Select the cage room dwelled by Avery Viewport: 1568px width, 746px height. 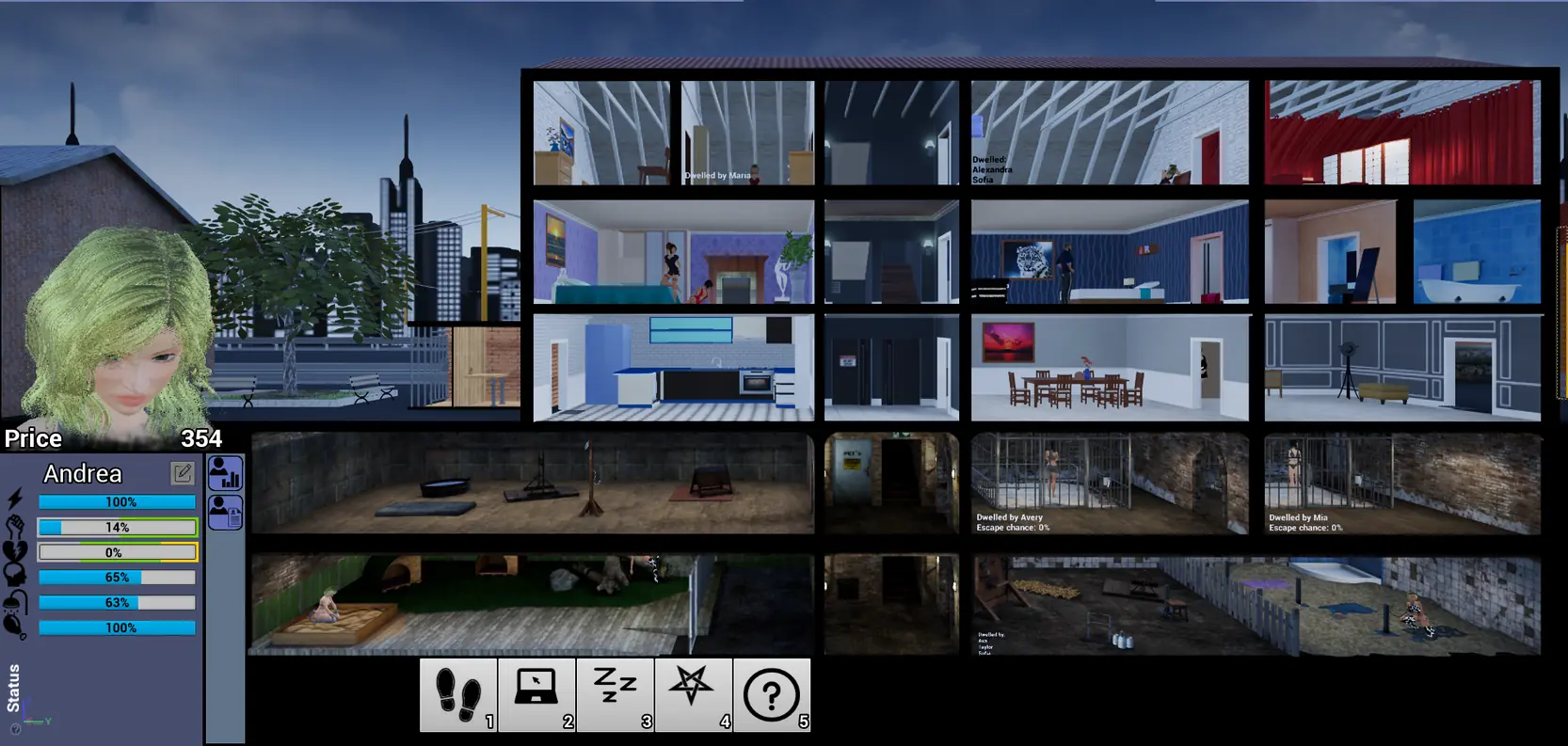coord(1110,483)
